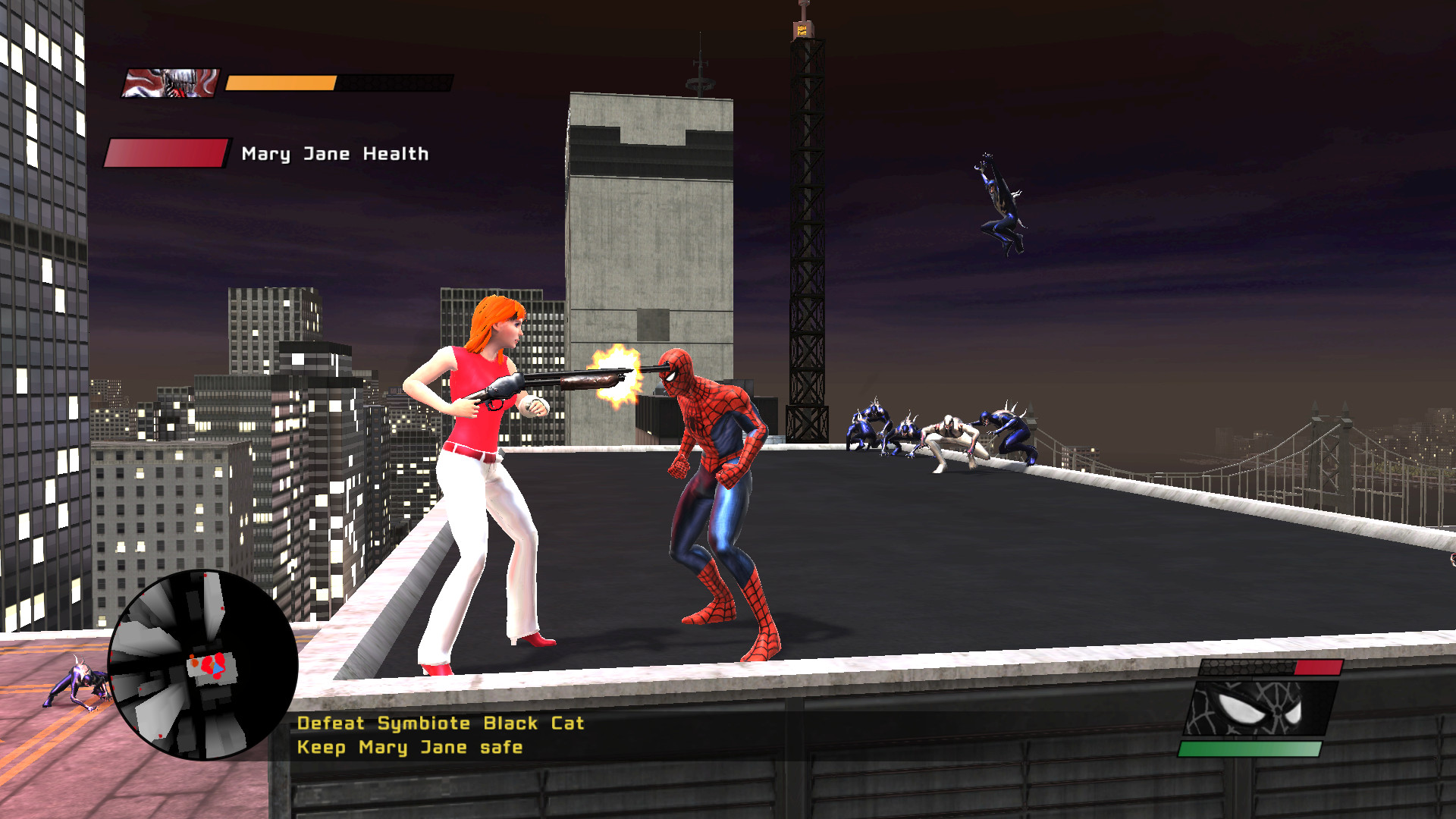Toggle Mary Jane's red health indicator
Image resolution: width=1456 pixels, height=819 pixels.
coord(167,152)
